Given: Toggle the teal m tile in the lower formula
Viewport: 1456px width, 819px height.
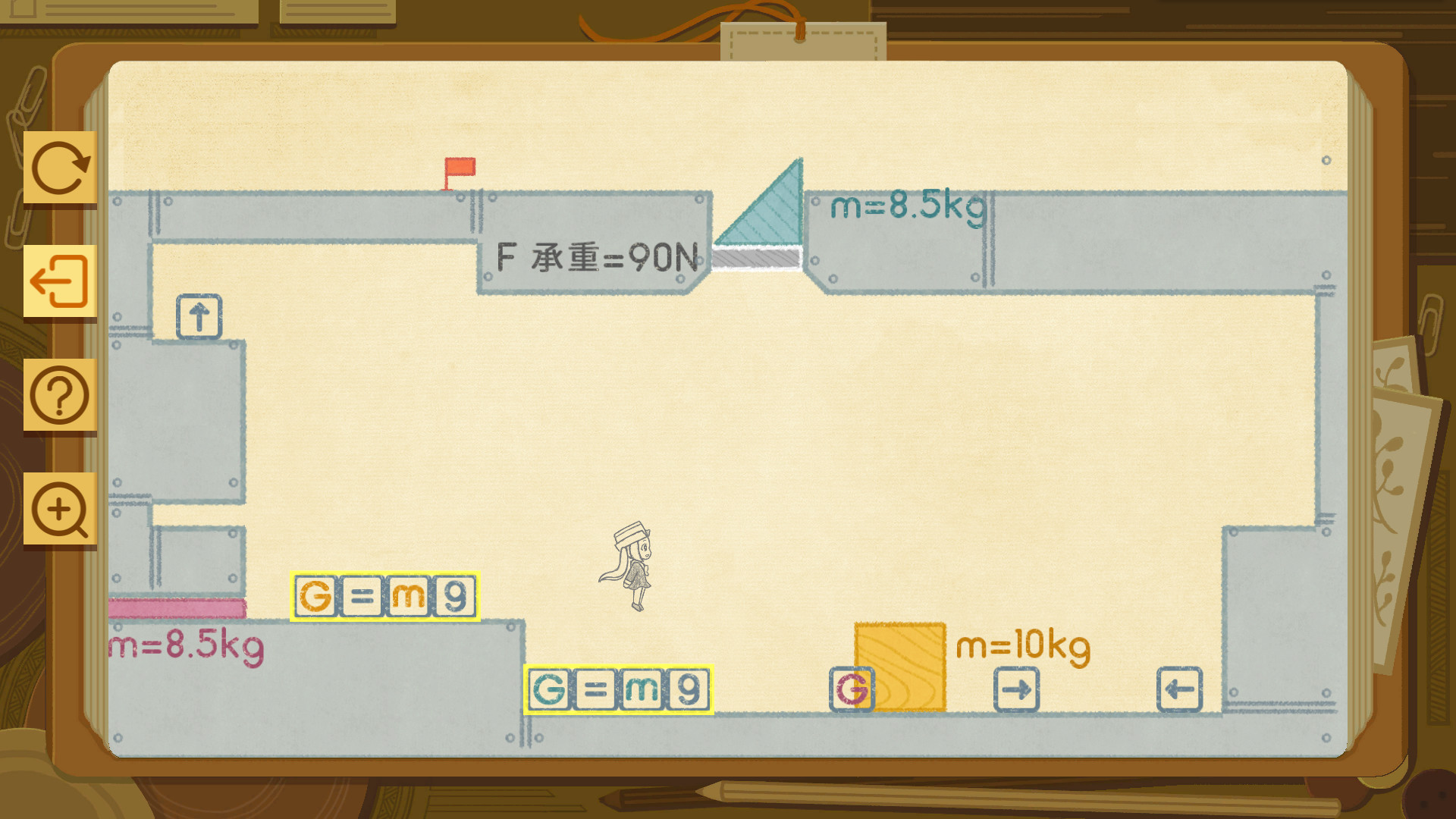Looking at the screenshot, I should (642, 689).
